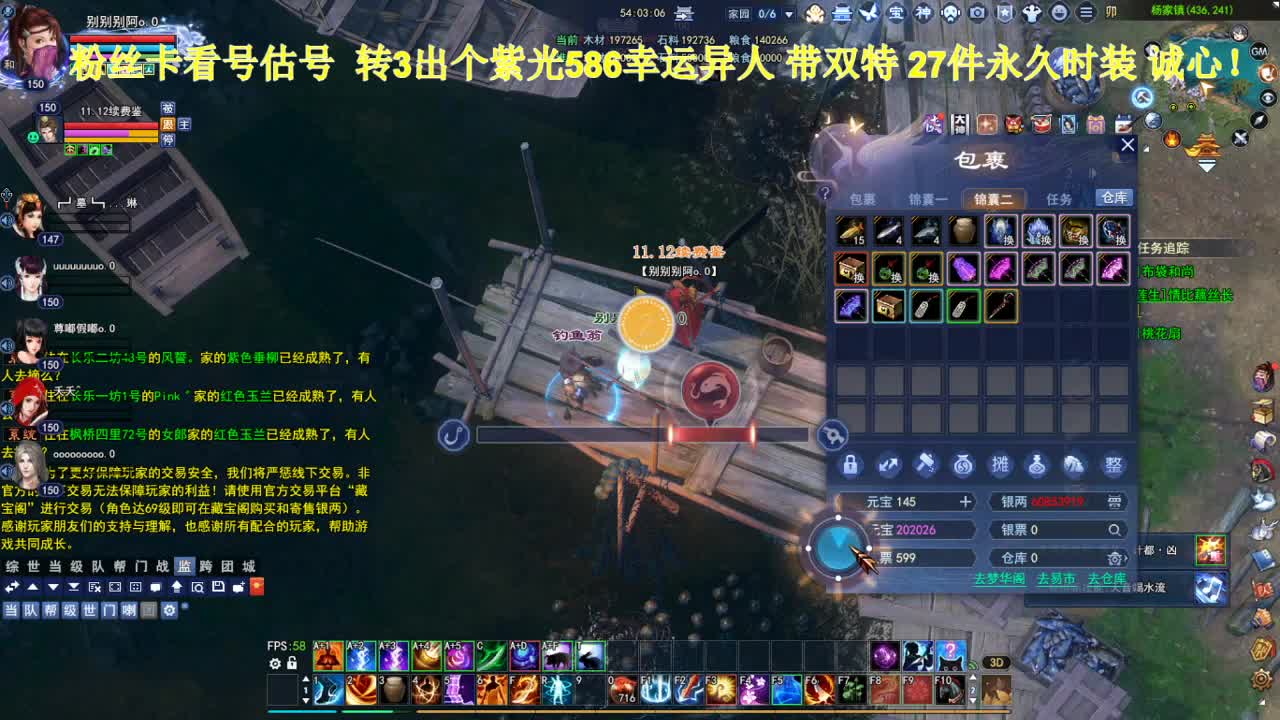
Task: Click the 摊 stall icon in the bag toolbar
Action: [999, 465]
